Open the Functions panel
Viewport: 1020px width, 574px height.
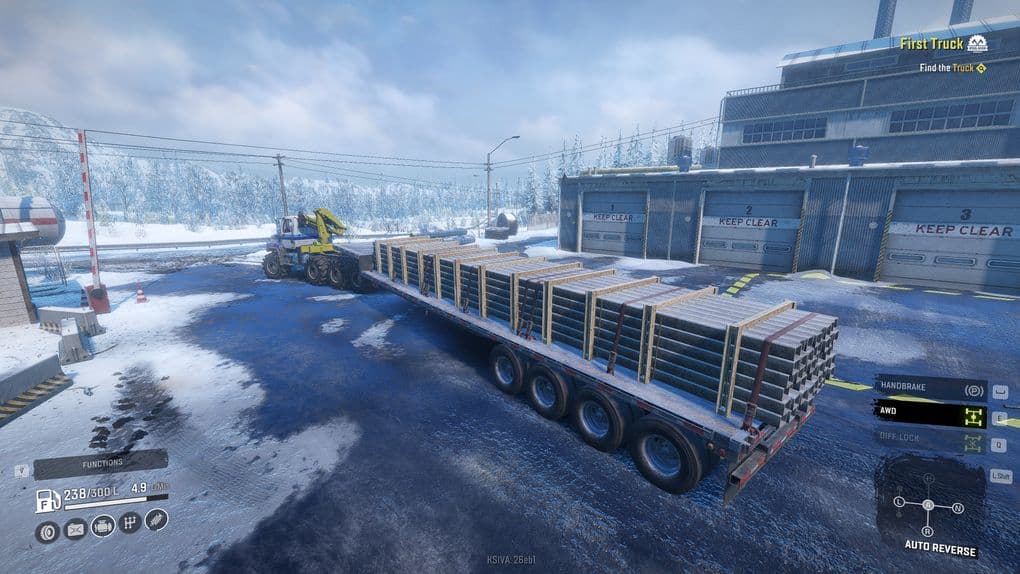pyautogui.click(x=100, y=464)
